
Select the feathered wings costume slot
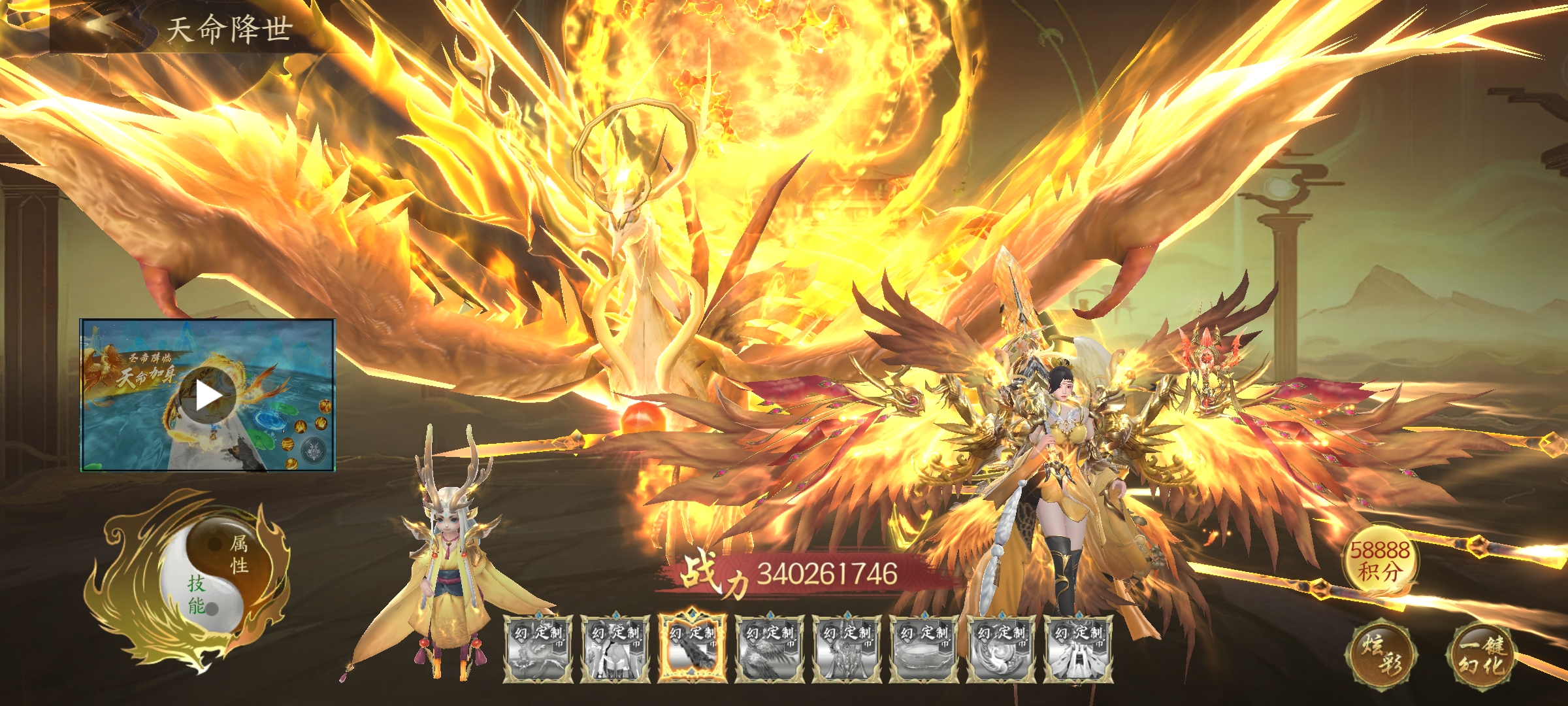(770, 648)
